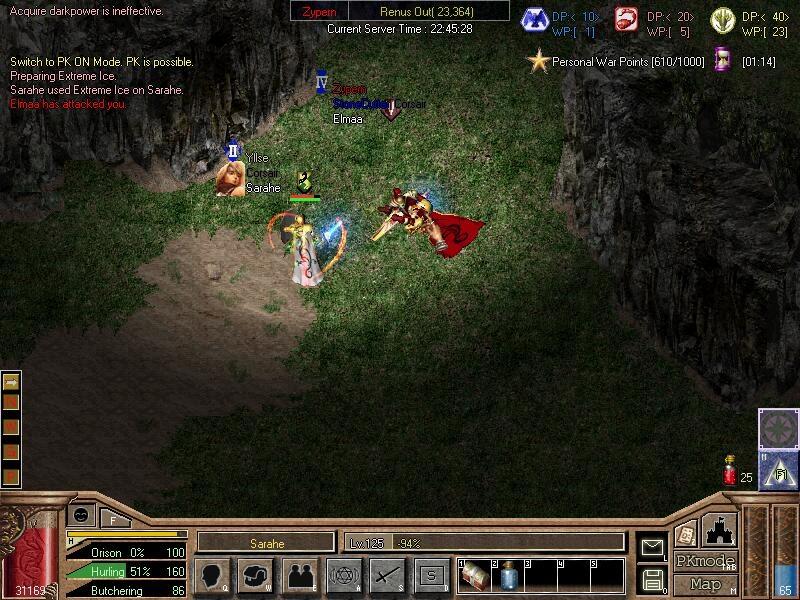Open the hexagram magic skill button

coord(345,576)
